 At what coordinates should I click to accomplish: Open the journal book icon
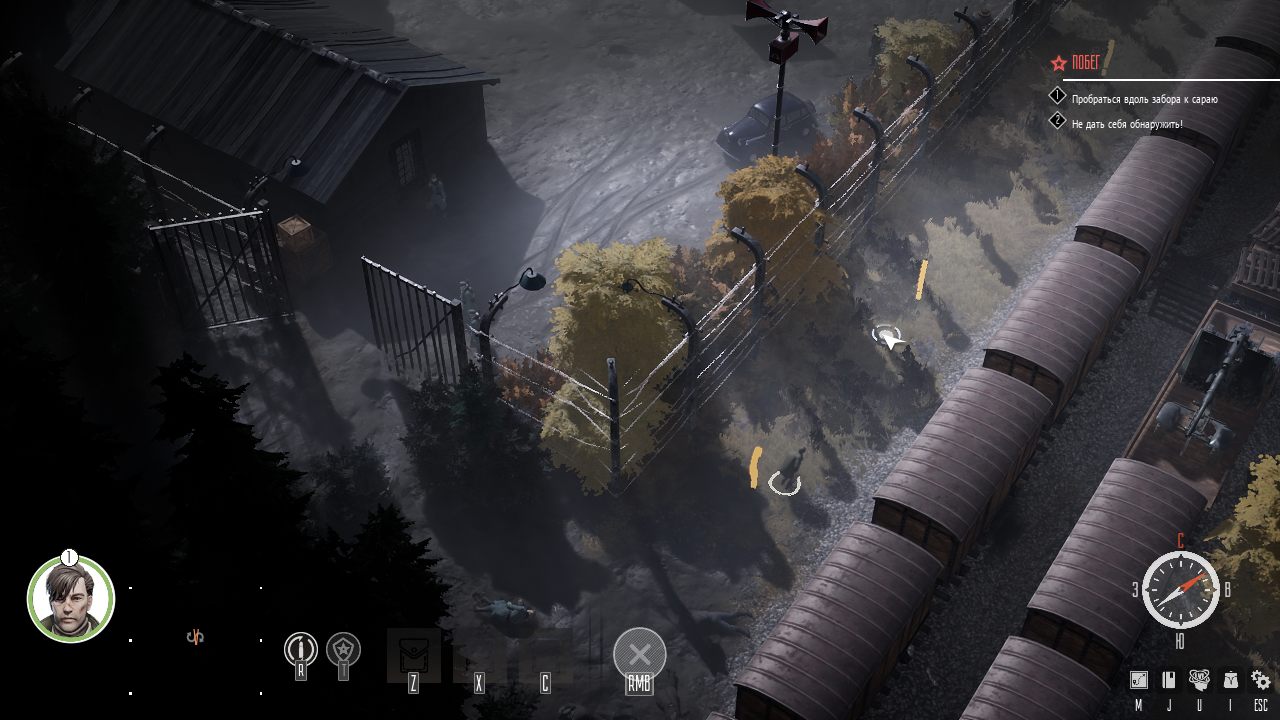pos(1168,680)
